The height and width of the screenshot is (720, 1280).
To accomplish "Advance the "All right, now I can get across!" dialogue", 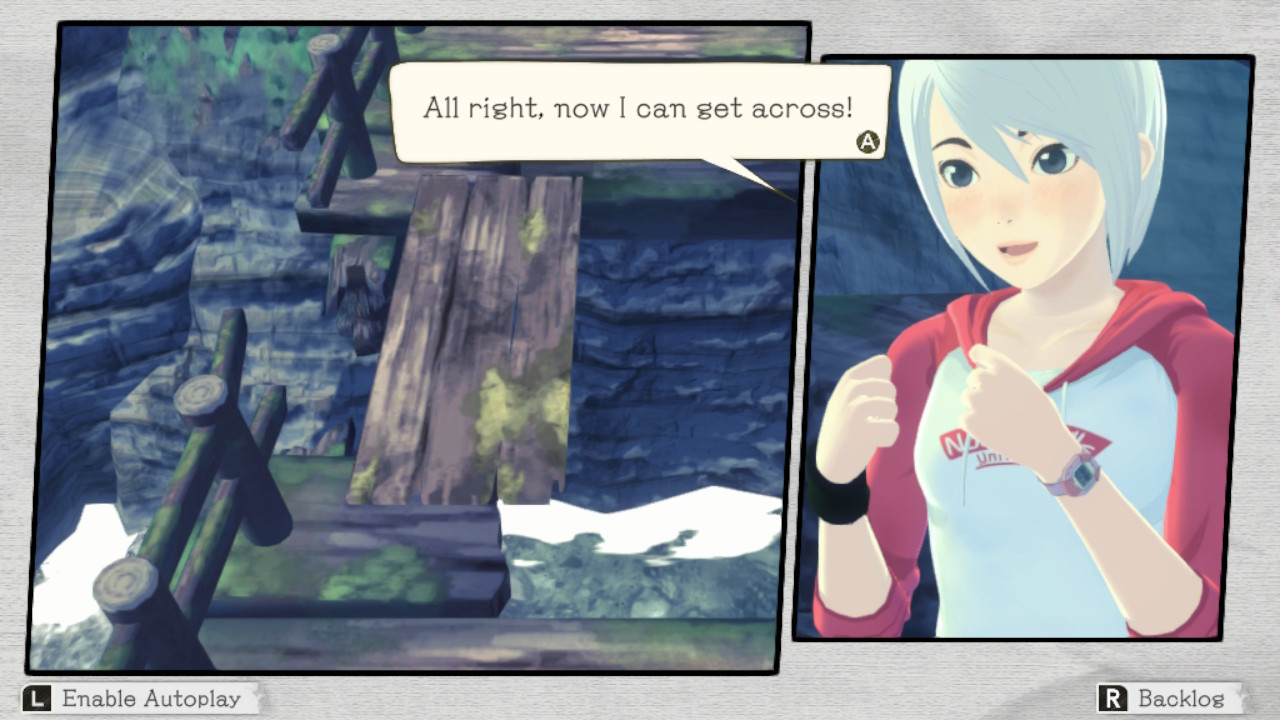I will click(x=868, y=142).
